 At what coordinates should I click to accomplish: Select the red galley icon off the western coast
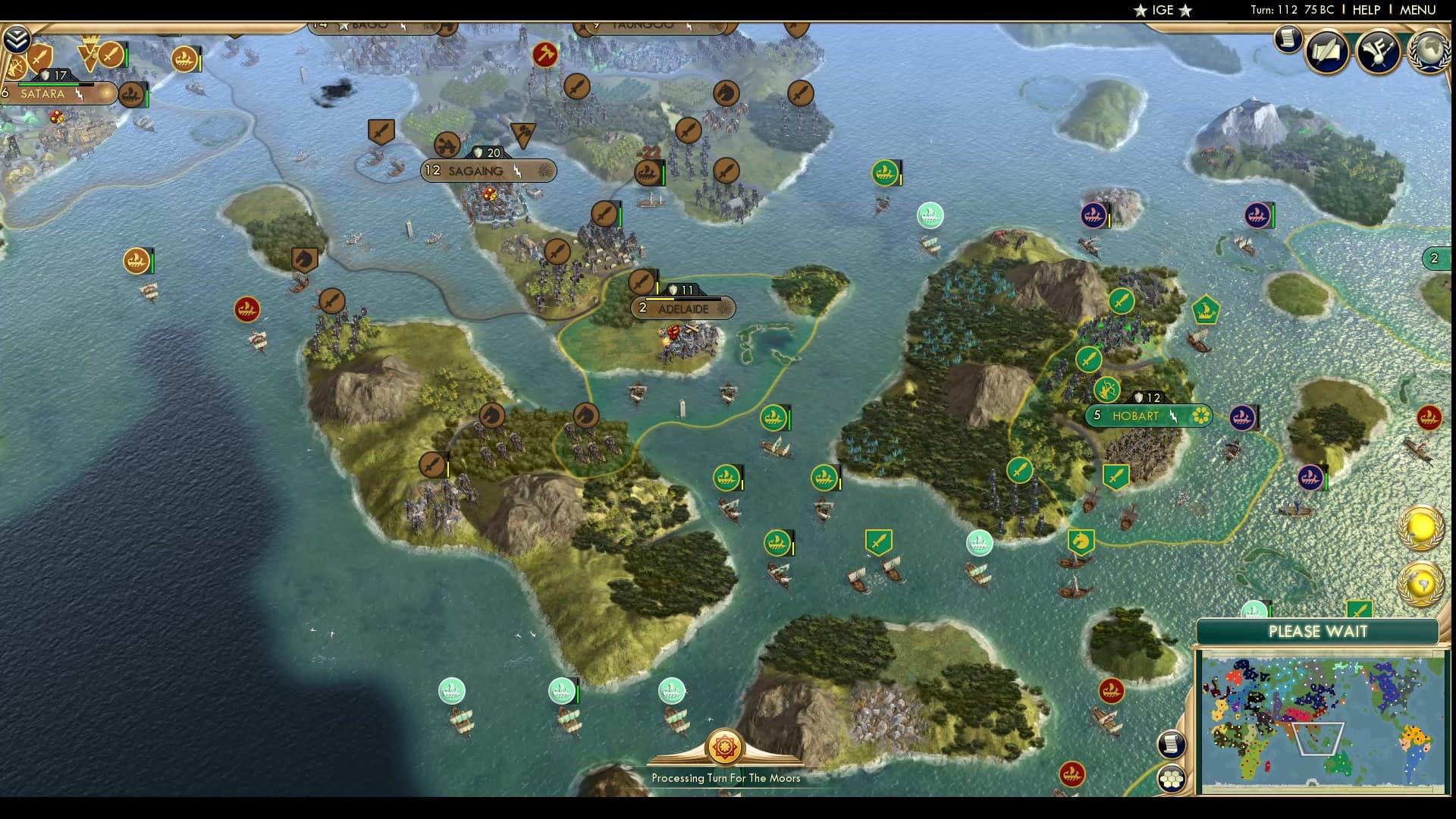coord(247,309)
